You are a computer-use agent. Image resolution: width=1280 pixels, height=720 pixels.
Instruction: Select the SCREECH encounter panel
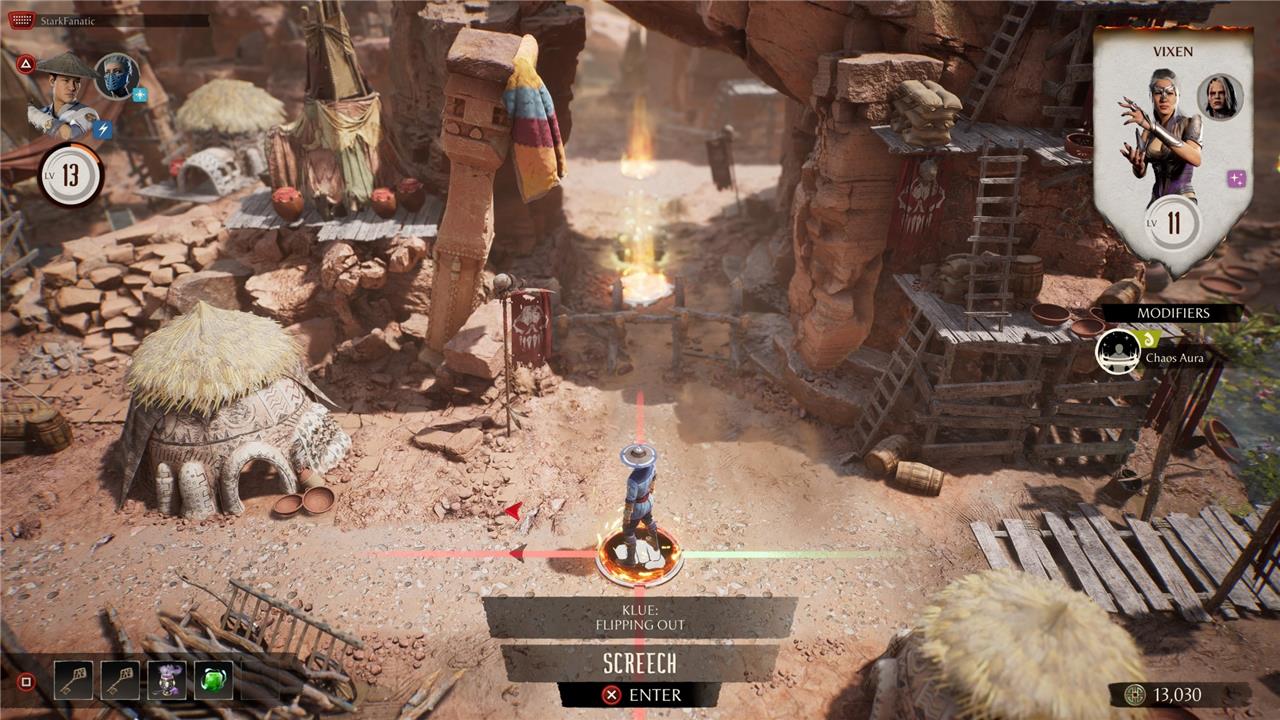click(x=640, y=663)
